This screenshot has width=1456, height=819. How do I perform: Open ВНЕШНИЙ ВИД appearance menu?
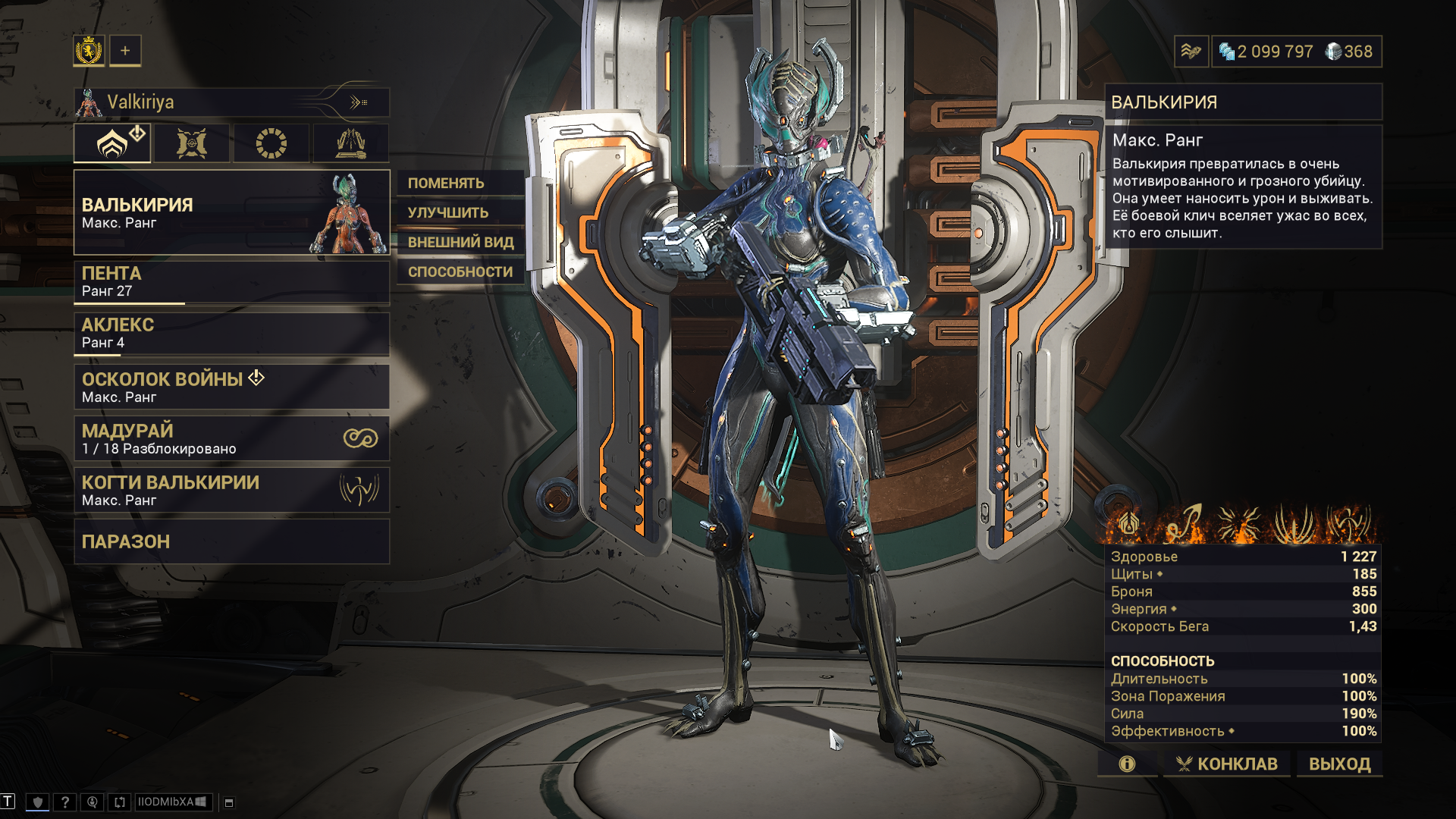point(460,242)
